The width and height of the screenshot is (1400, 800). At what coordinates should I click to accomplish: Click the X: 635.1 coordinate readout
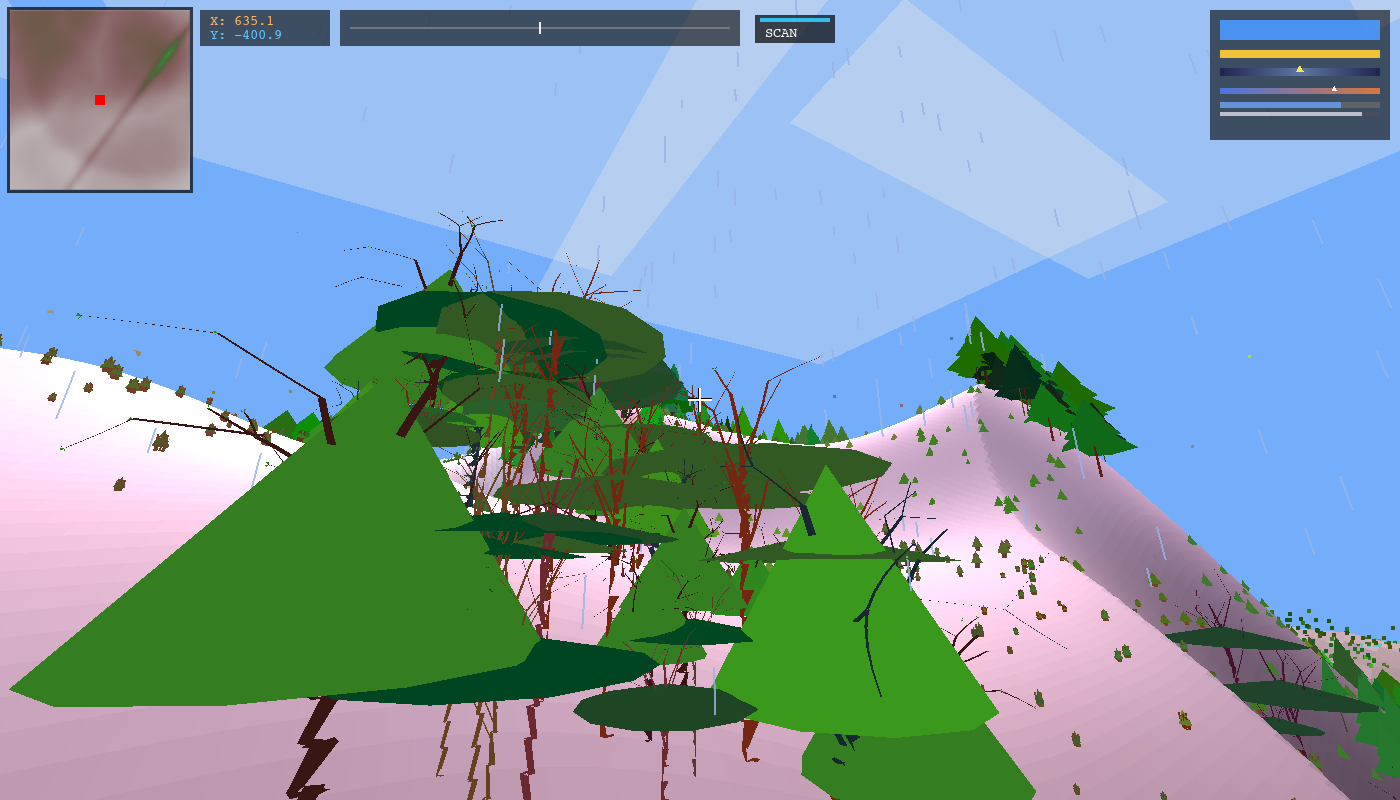(242, 19)
